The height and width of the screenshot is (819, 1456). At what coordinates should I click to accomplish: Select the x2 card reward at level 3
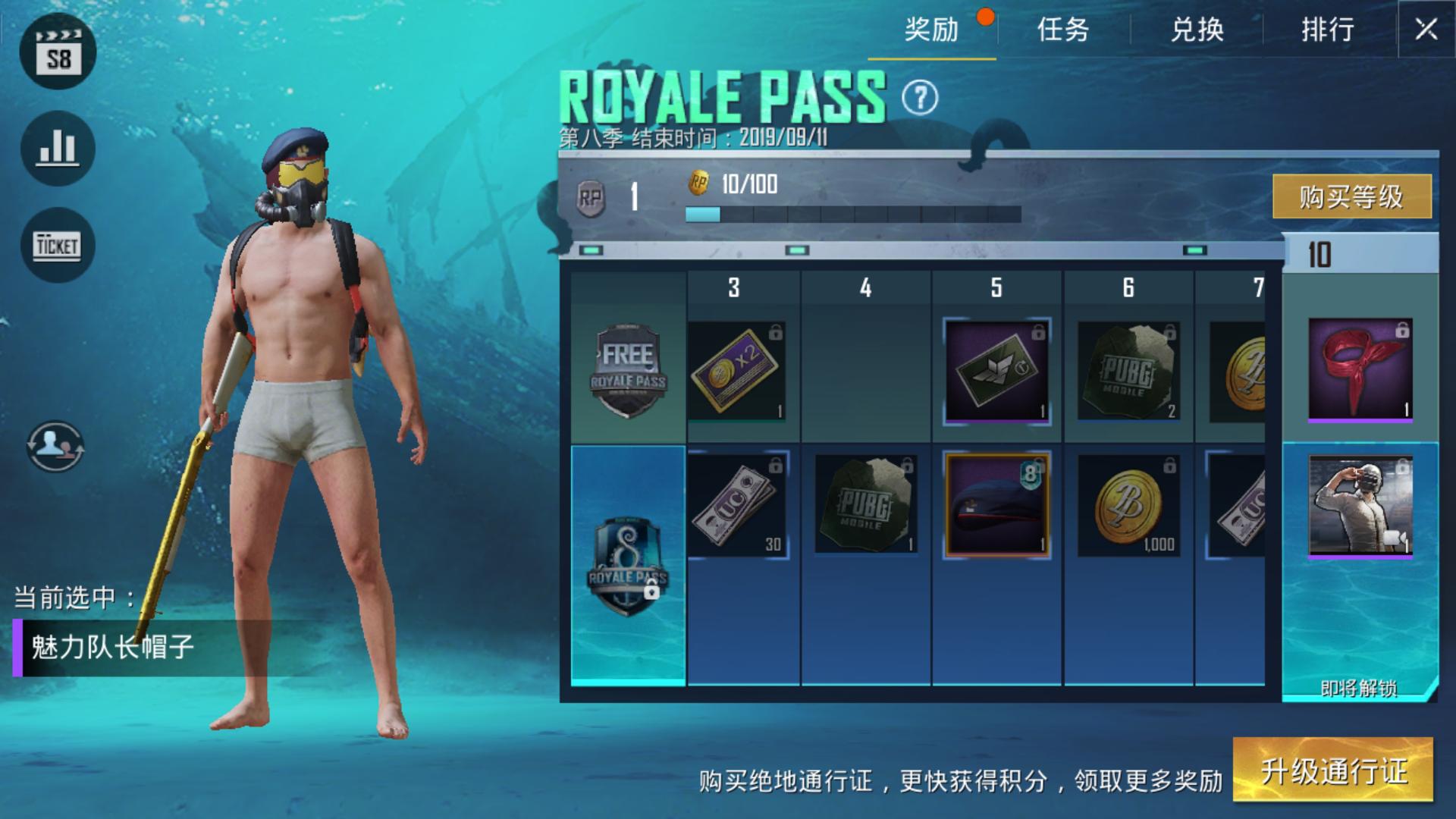click(x=736, y=371)
